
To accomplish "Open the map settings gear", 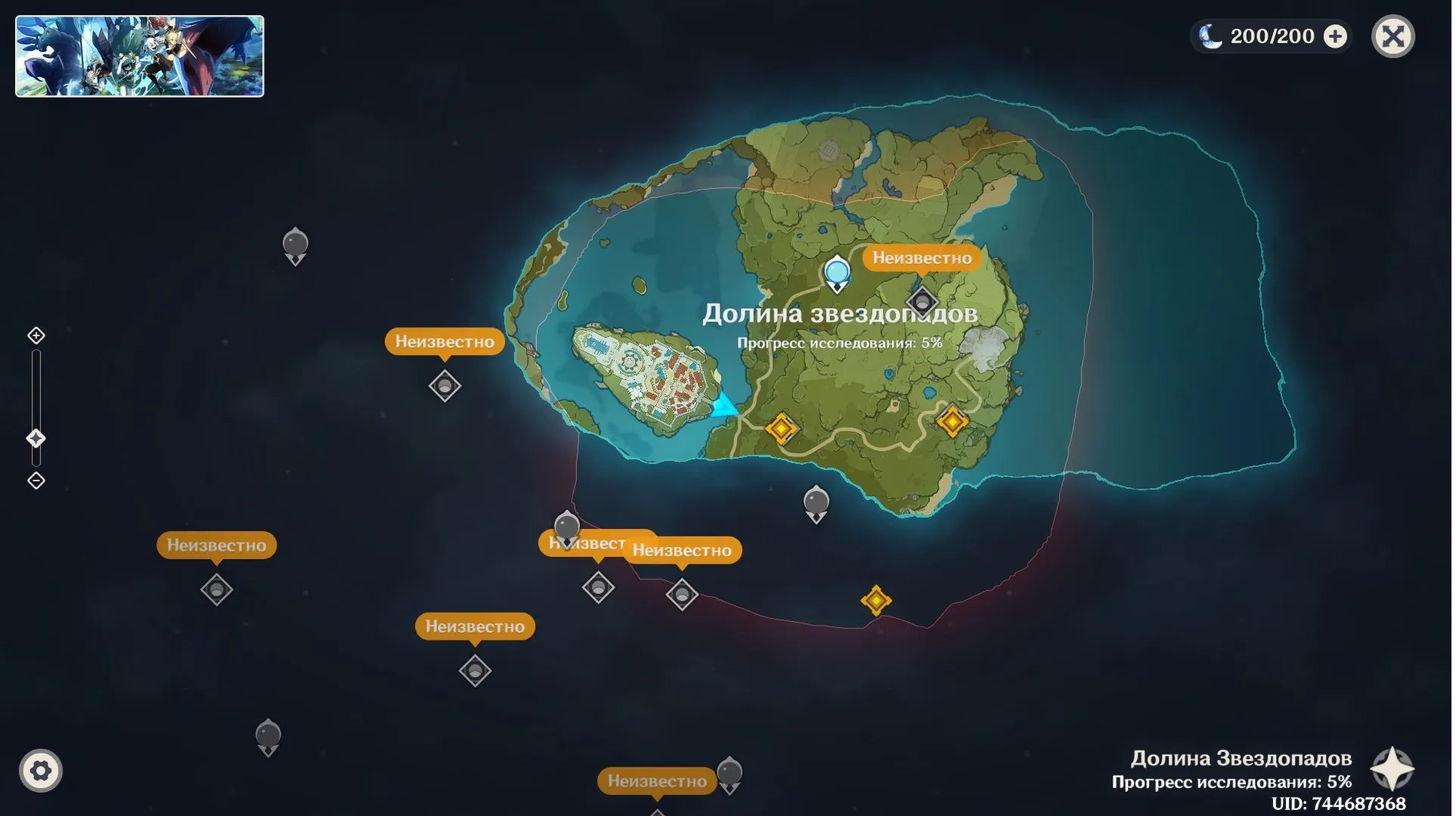I will coord(41,771).
